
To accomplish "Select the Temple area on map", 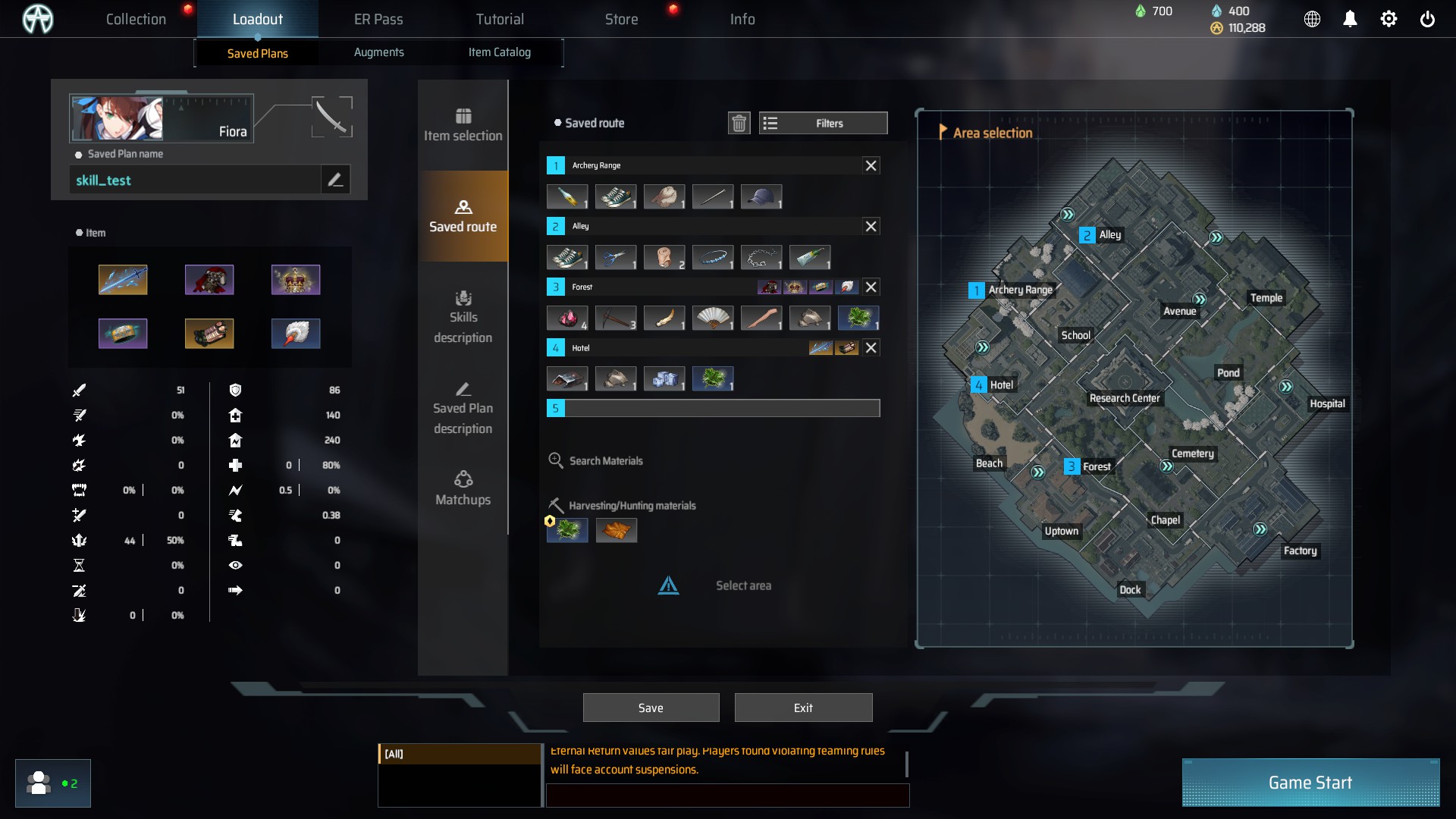I will coord(1266,298).
